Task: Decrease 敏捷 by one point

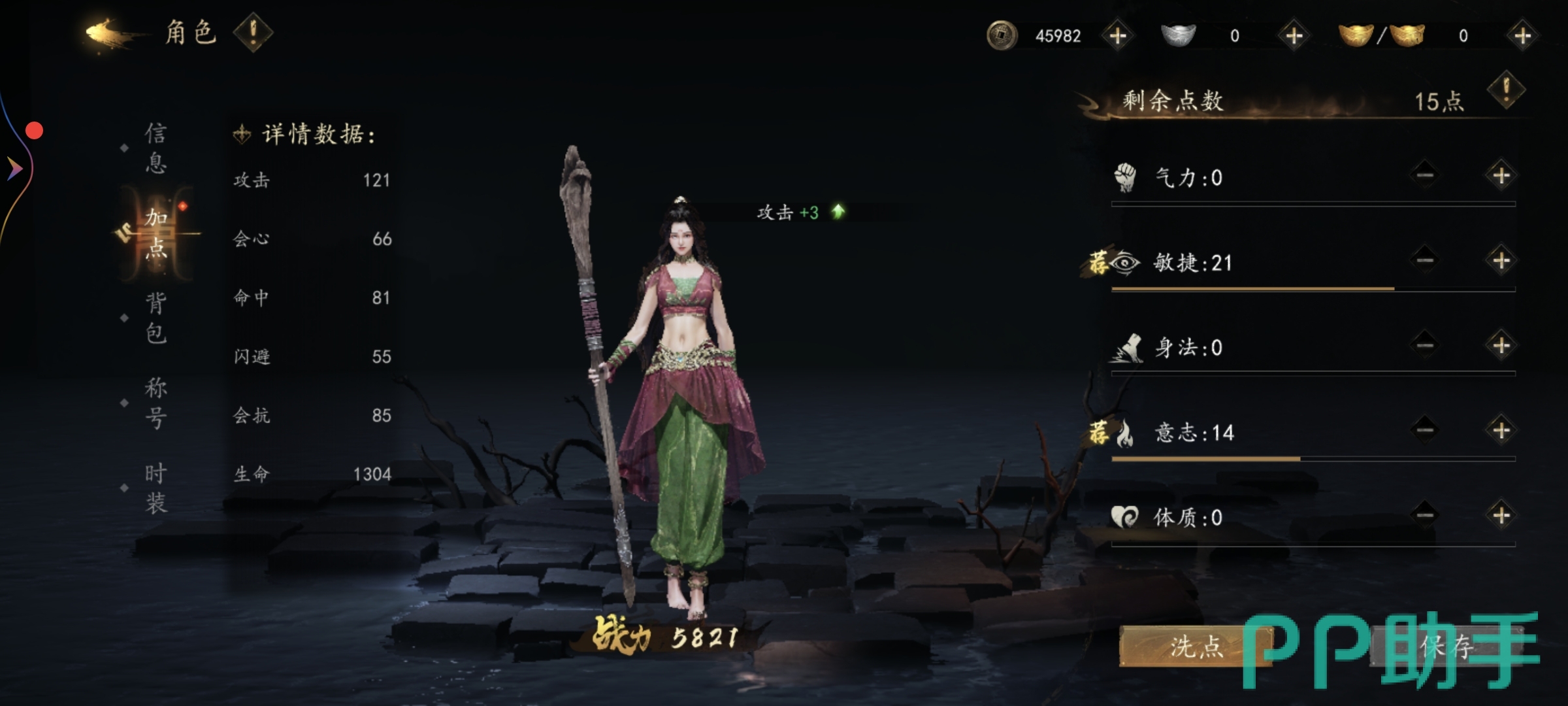Action: [1425, 260]
